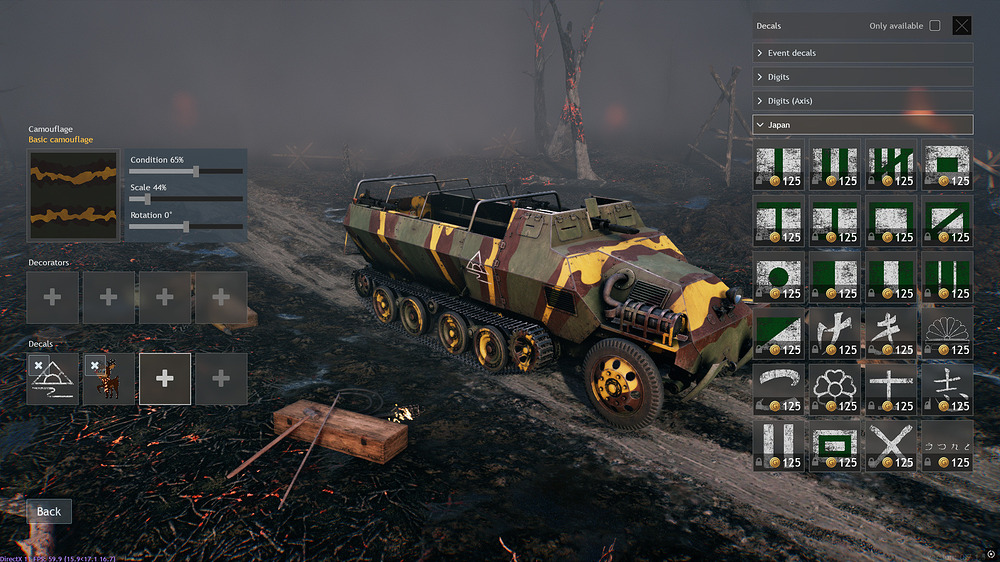Viewport: 1000px width, 562px height.
Task: Set the Rotation slider
Action: point(187,227)
